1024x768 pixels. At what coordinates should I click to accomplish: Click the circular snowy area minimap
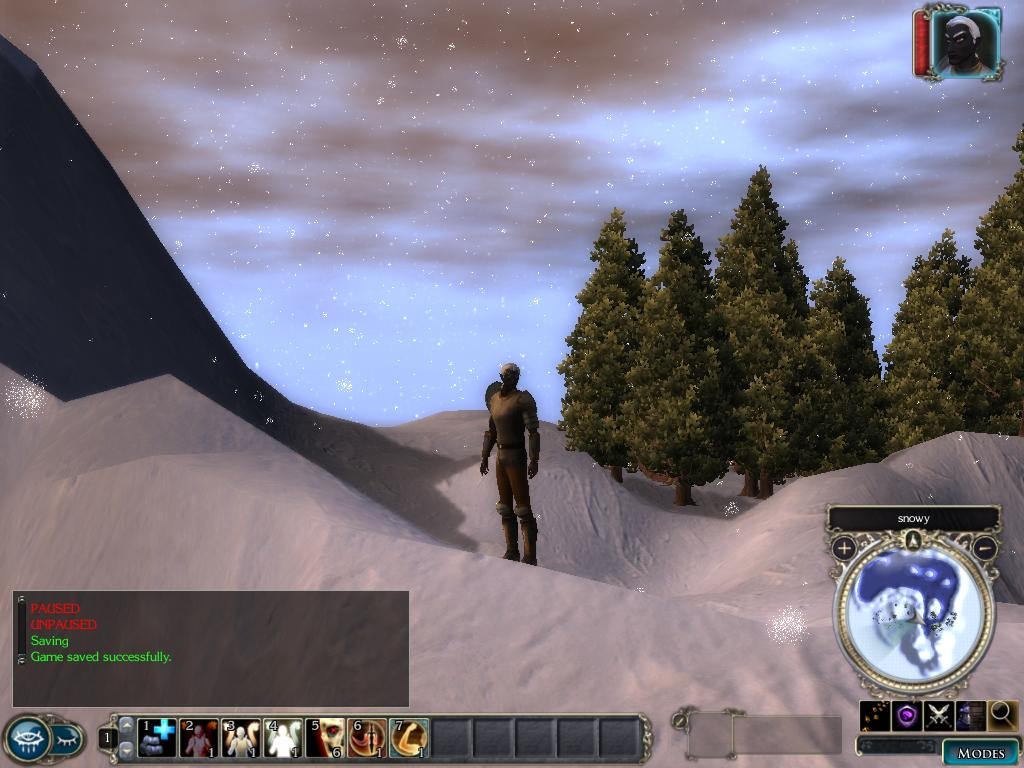point(913,616)
